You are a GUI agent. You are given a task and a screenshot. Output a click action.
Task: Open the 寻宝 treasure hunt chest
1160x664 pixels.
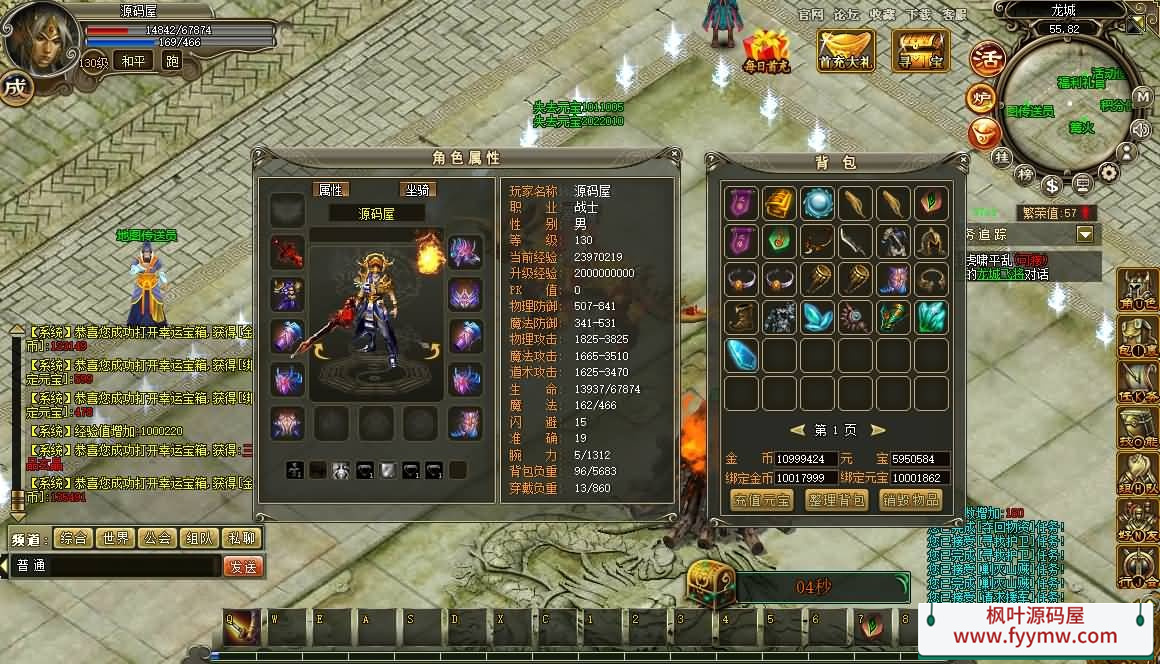920,50
